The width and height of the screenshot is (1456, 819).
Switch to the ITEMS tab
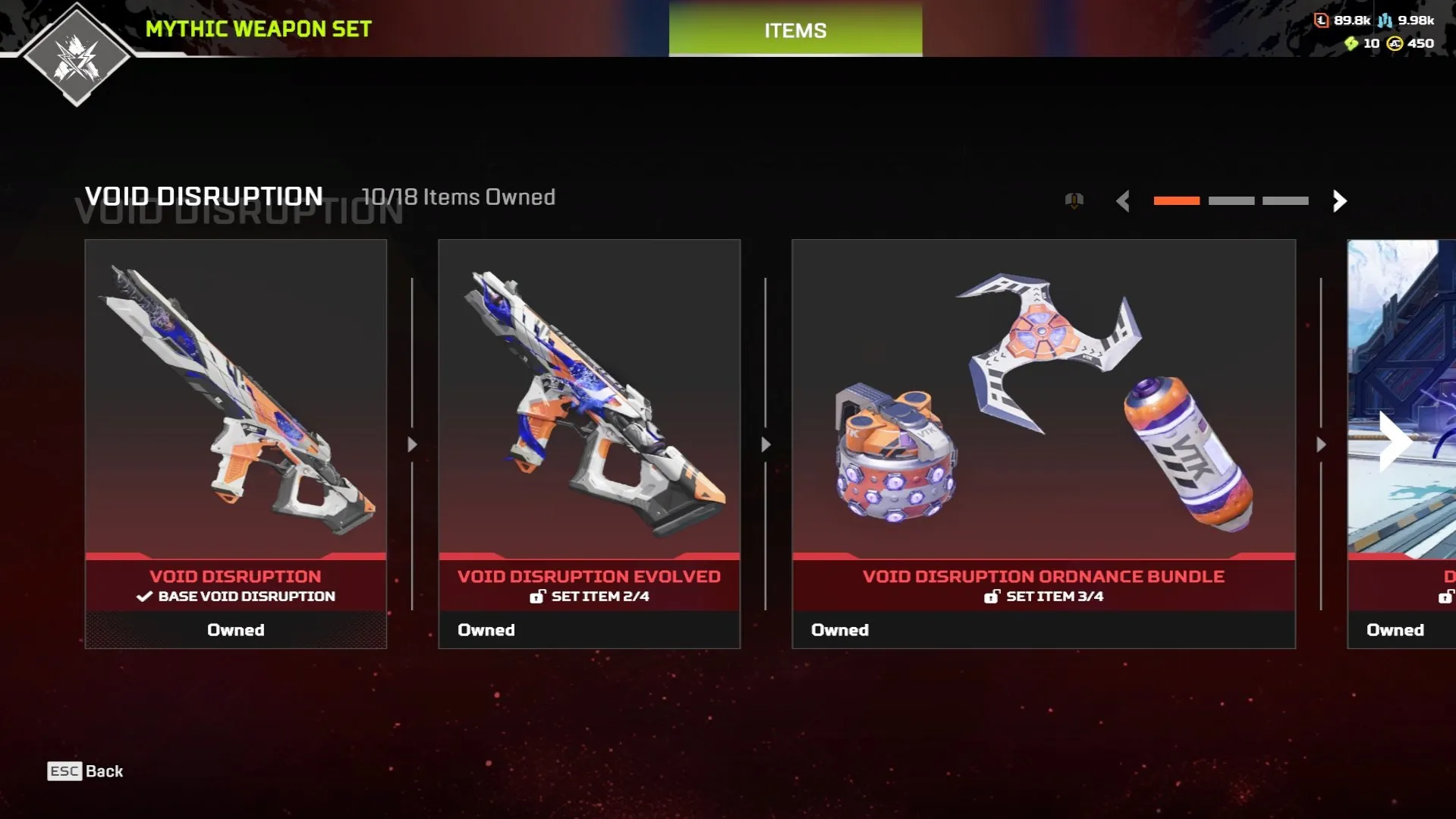coord(794,30)
